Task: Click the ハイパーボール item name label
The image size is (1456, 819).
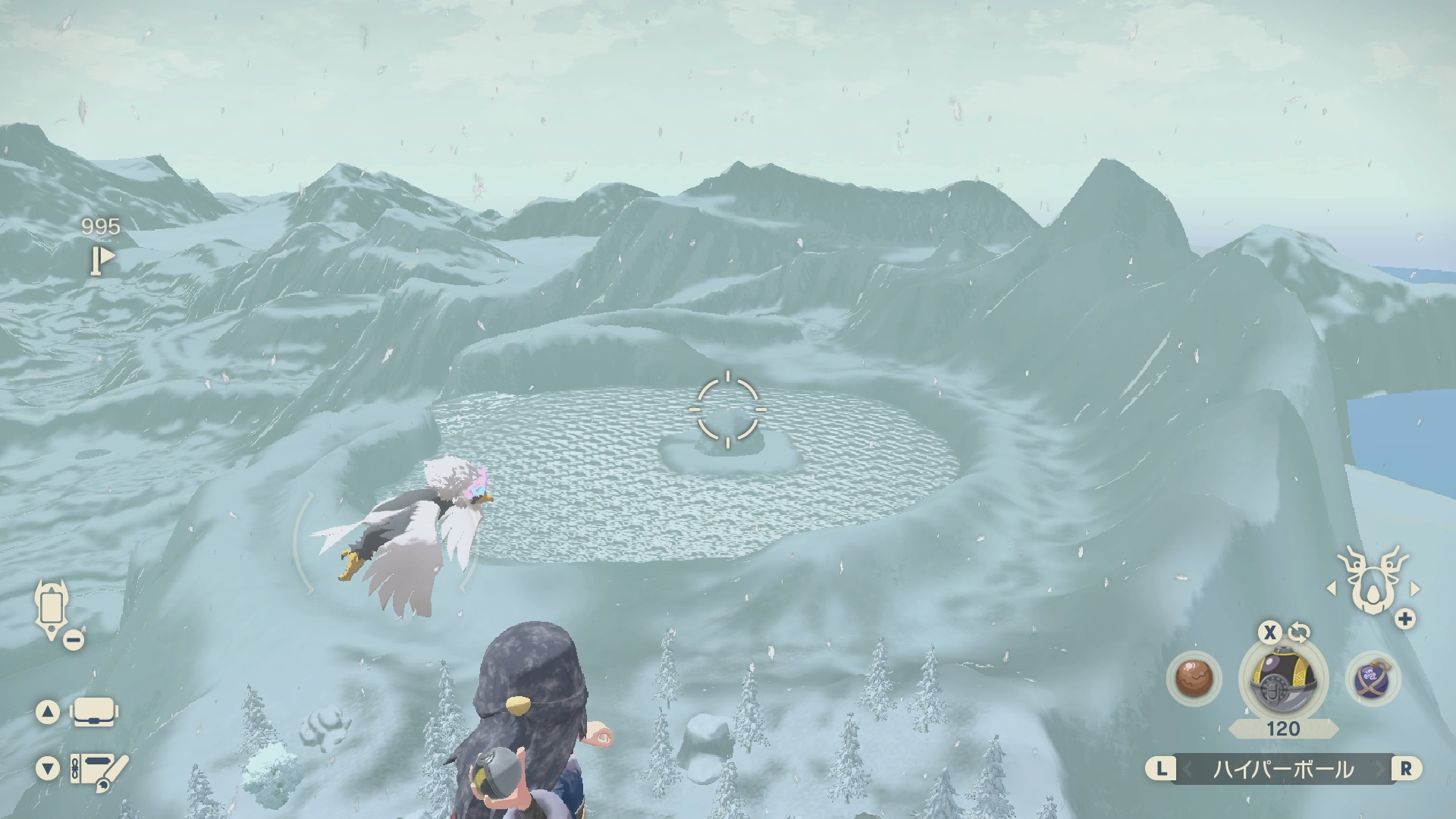Action: (x=1283, y=769)
